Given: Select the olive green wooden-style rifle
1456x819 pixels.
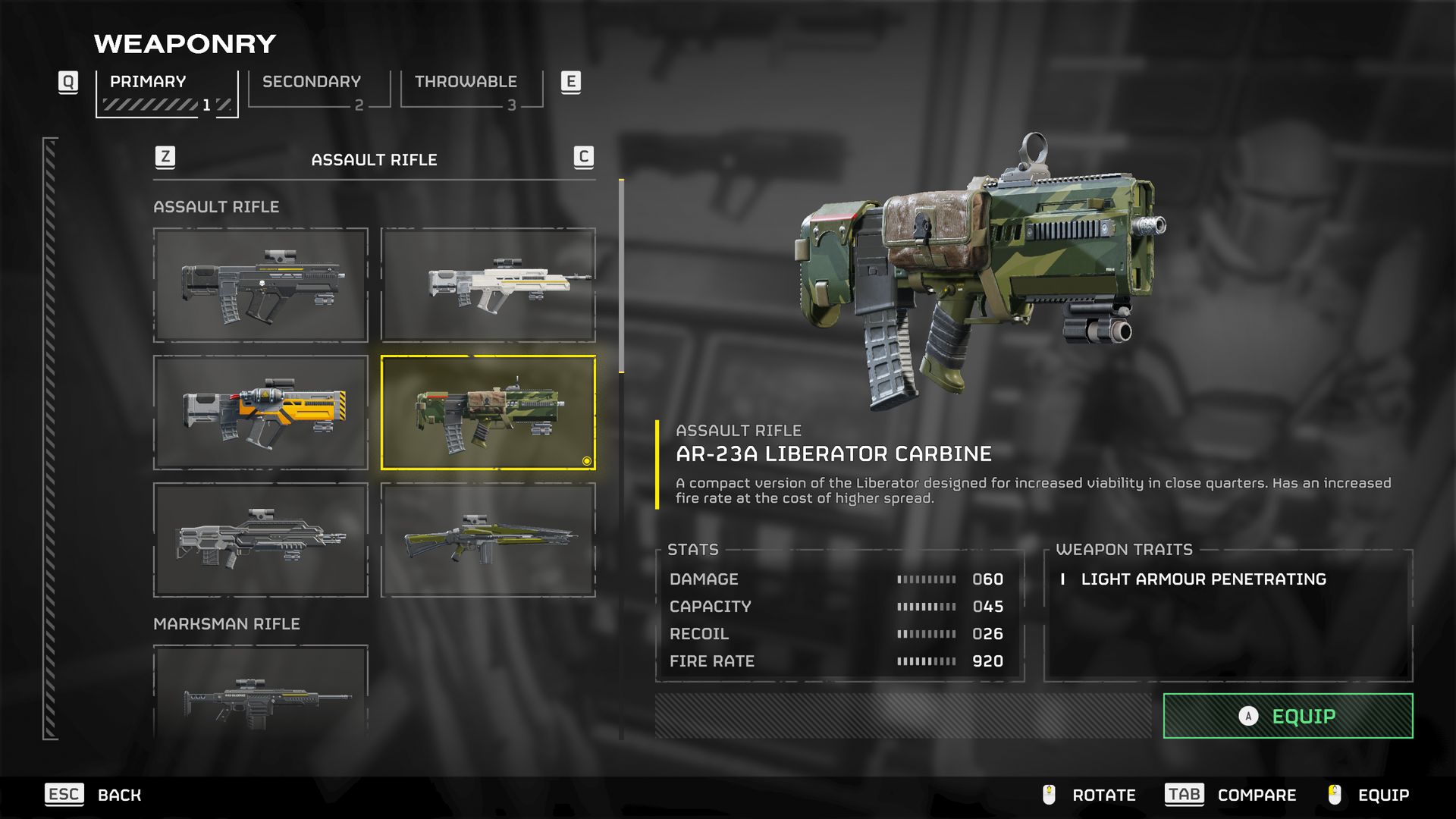Looking at the screenshot, I should coord(488,540).
